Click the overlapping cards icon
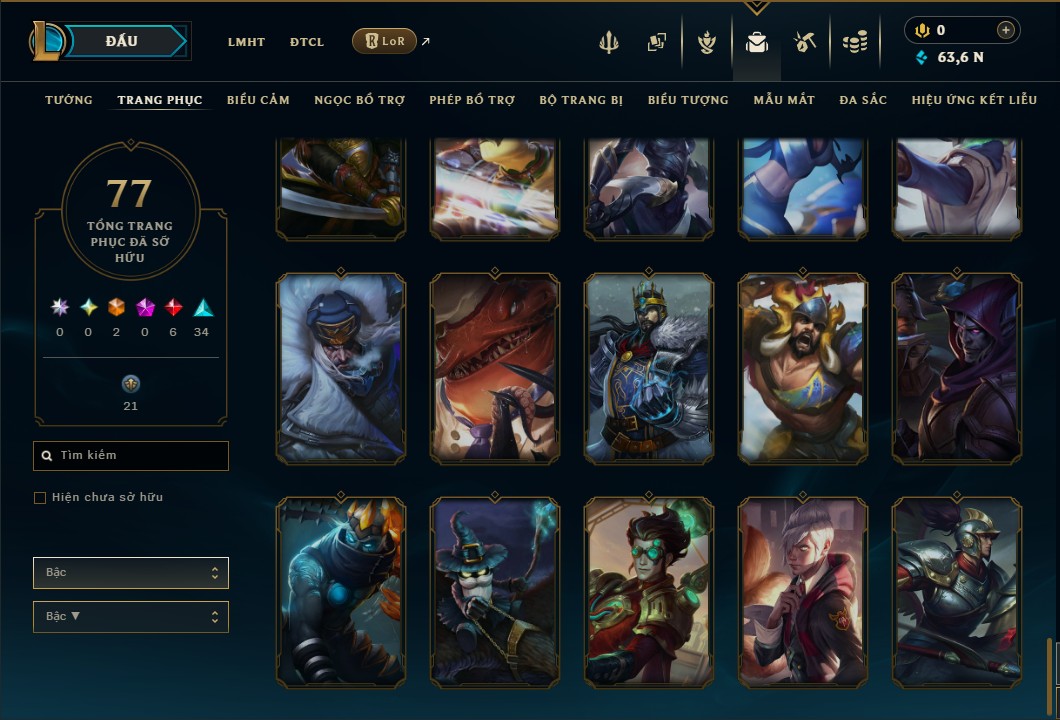Viewport: 1060px width, 720px height. tap(657, 42)
